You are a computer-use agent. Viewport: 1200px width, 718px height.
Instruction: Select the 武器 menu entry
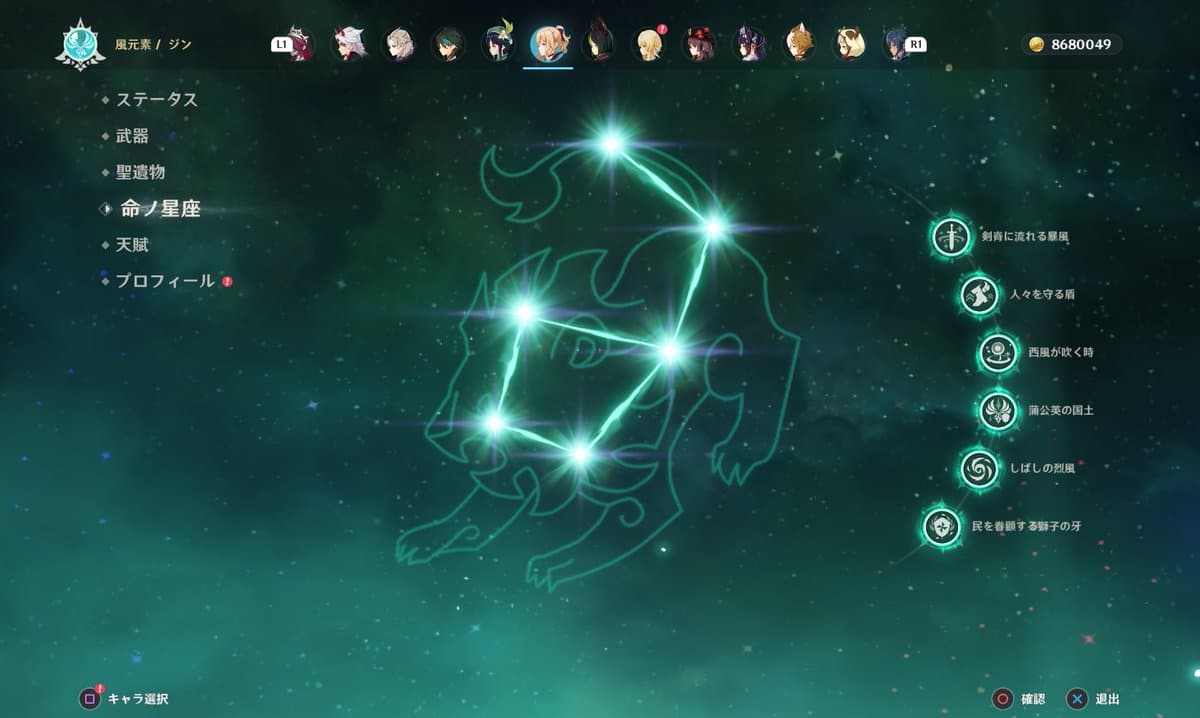[132, 136]
